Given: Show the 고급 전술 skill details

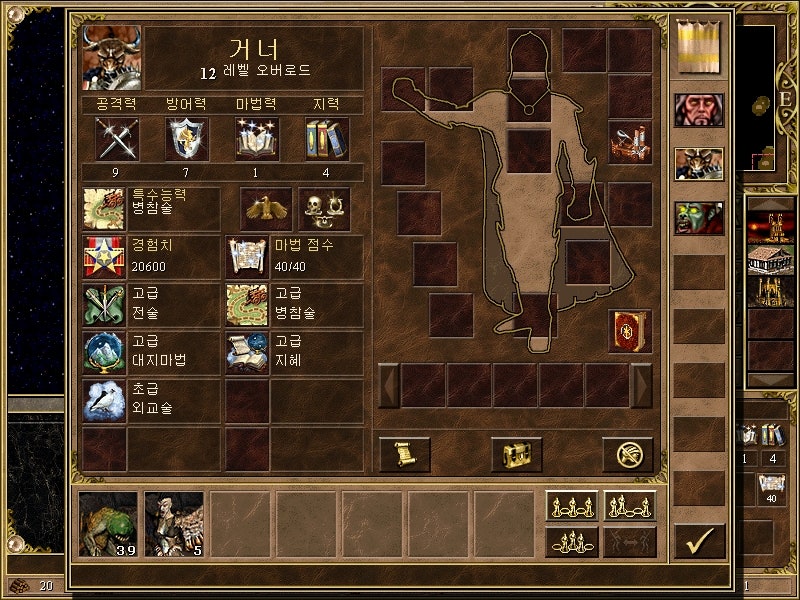Looking at the screenshot, I should point(105,305).
